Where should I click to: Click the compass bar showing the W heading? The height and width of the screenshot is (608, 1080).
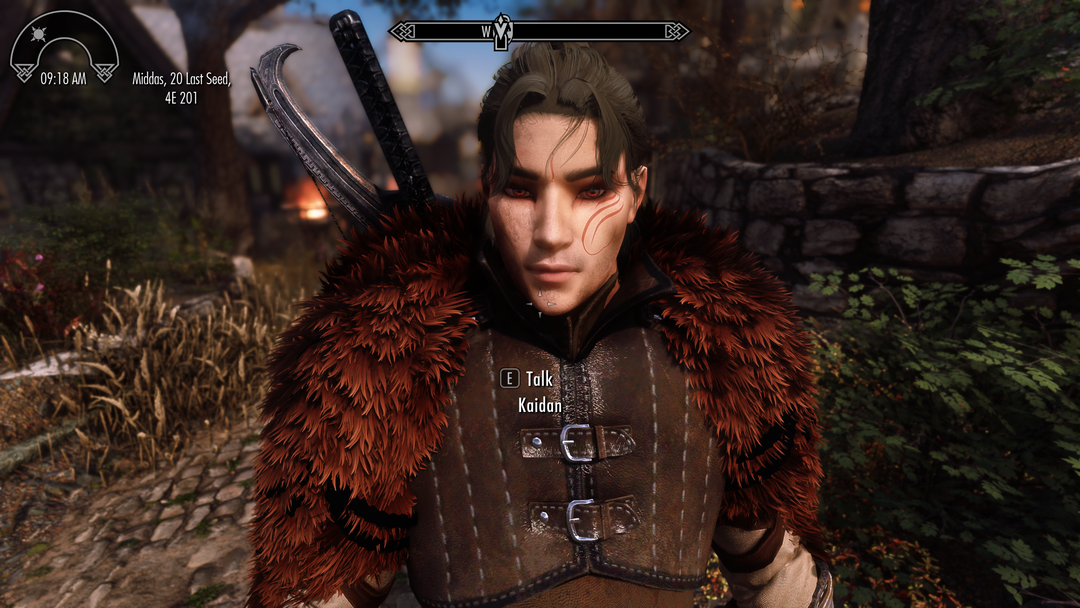(x=538, y=31)
